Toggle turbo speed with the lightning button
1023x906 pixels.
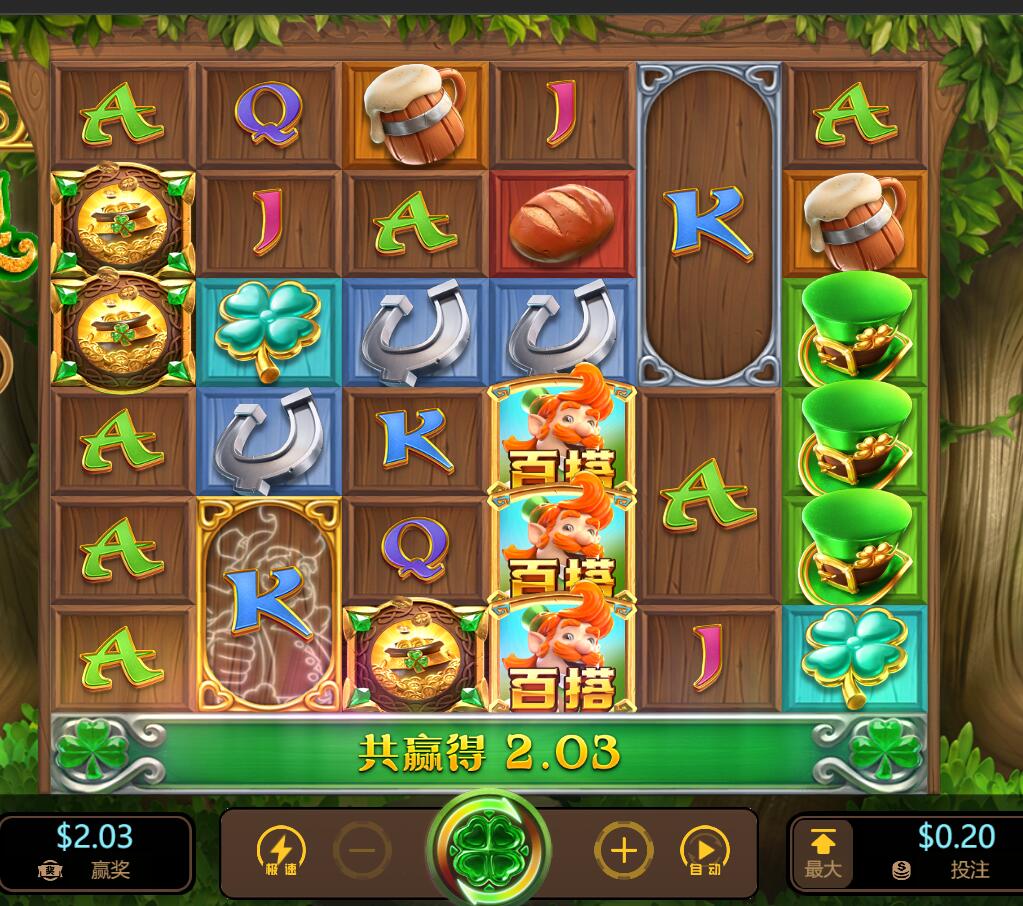coord(281,852)
